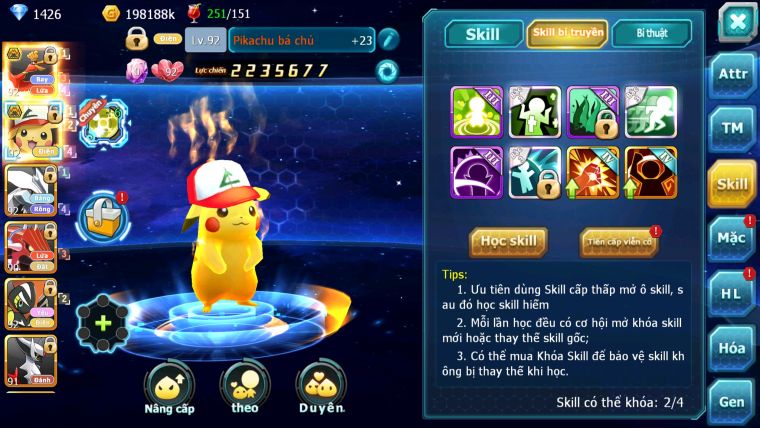Open the Attr side tab

coord(732,73)
